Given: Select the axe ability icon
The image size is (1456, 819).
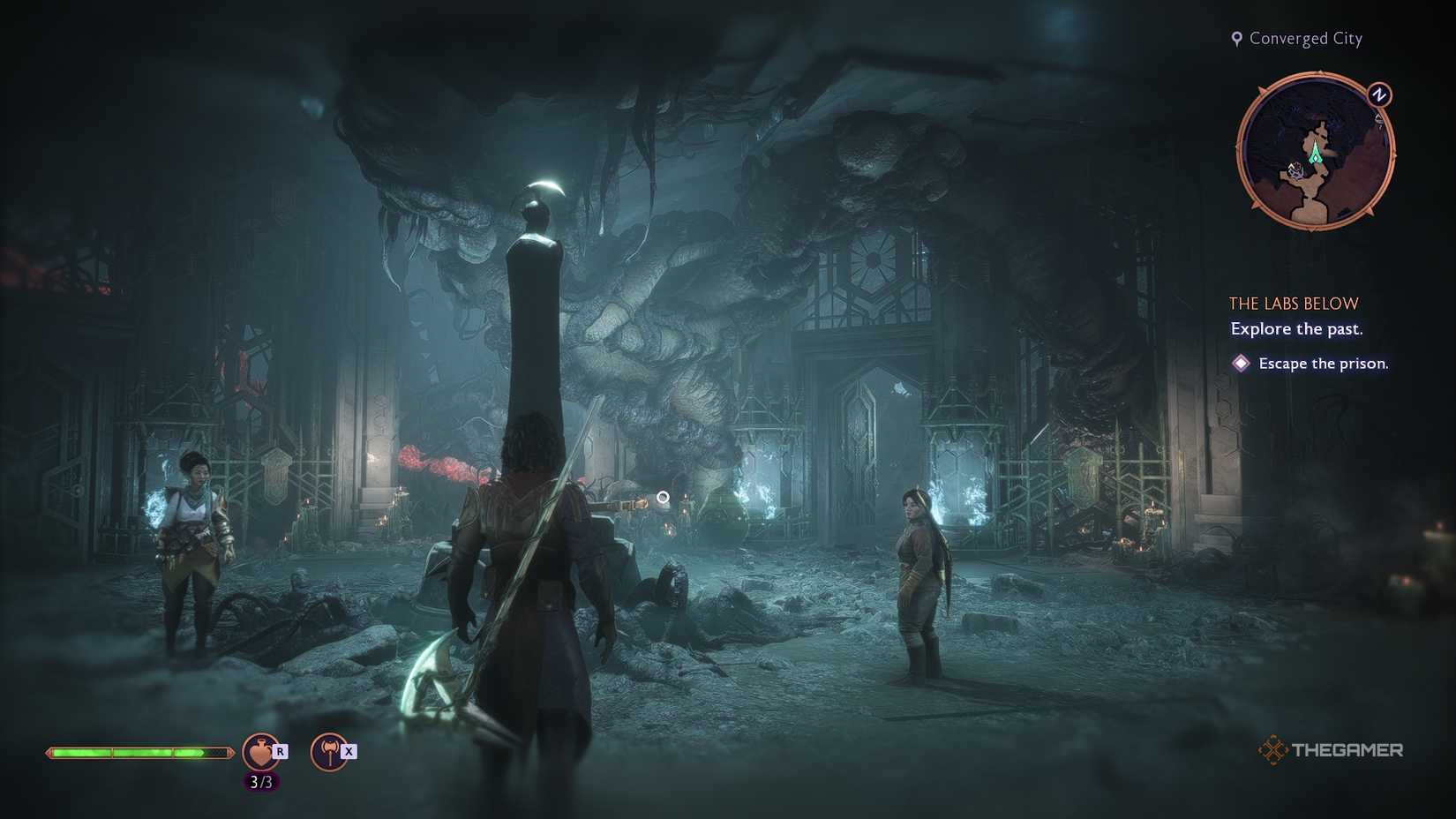Looking at the screenshot, I should tap(329, 753).
